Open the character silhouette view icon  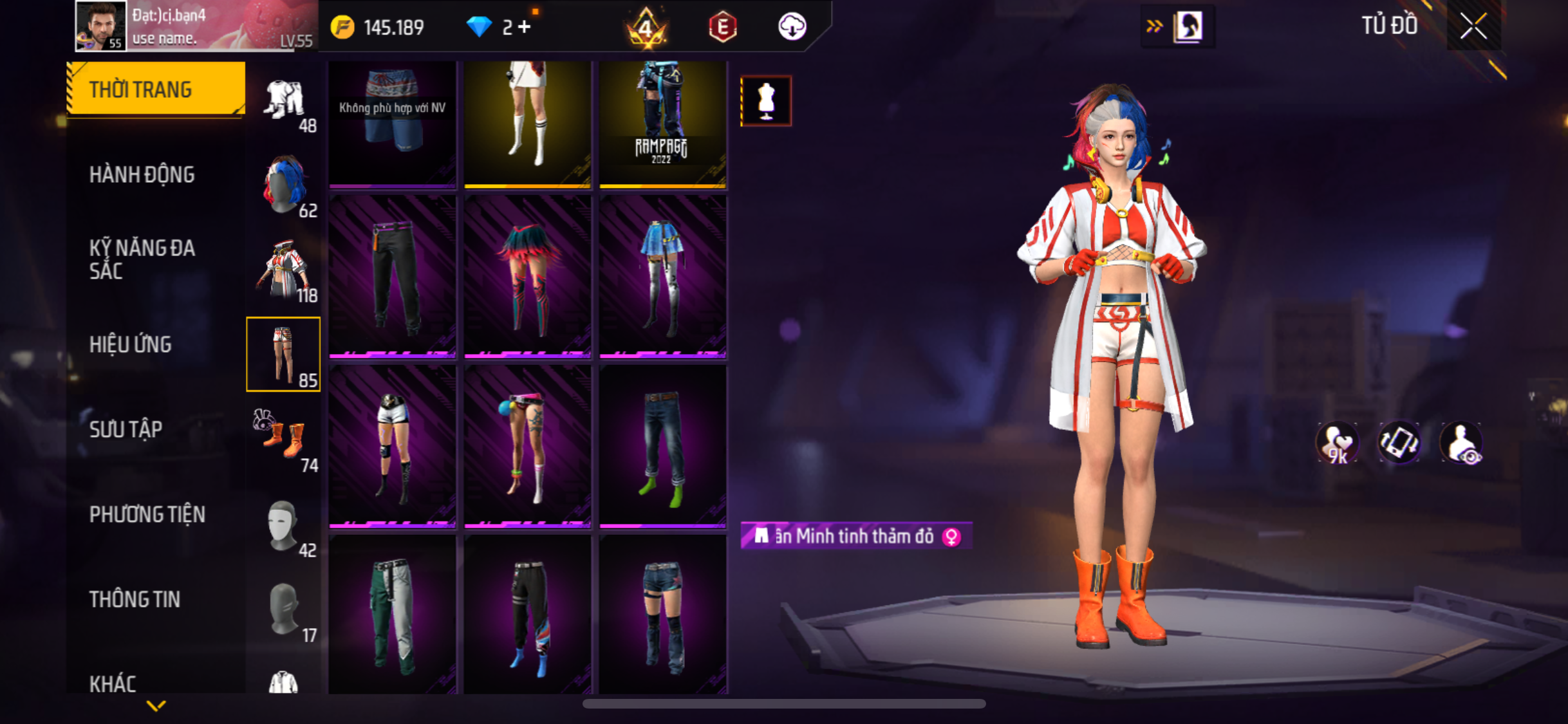(x=1188, y=27)
